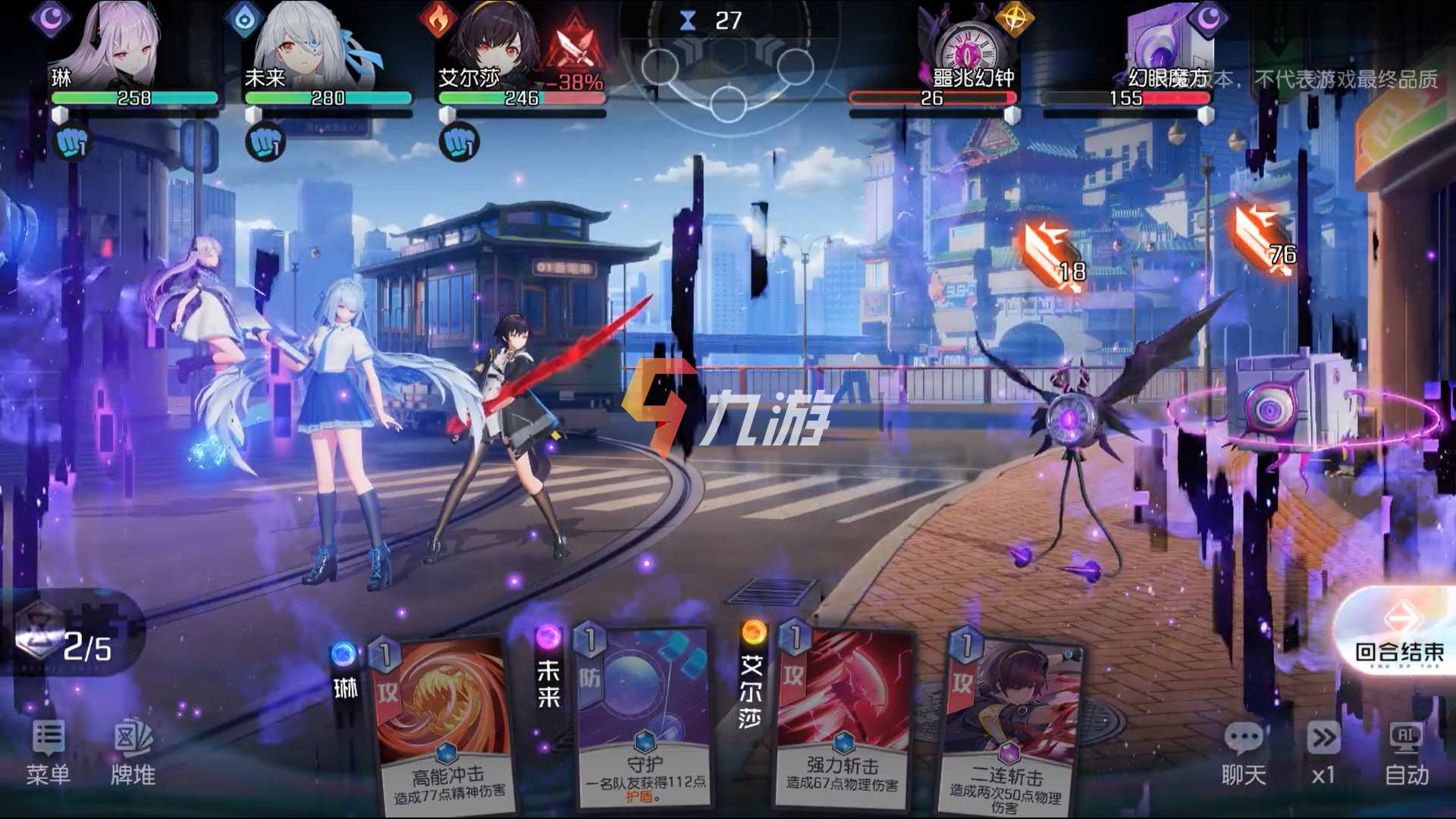
Task: End turn with 回合结束 button
Action: 1399,637
